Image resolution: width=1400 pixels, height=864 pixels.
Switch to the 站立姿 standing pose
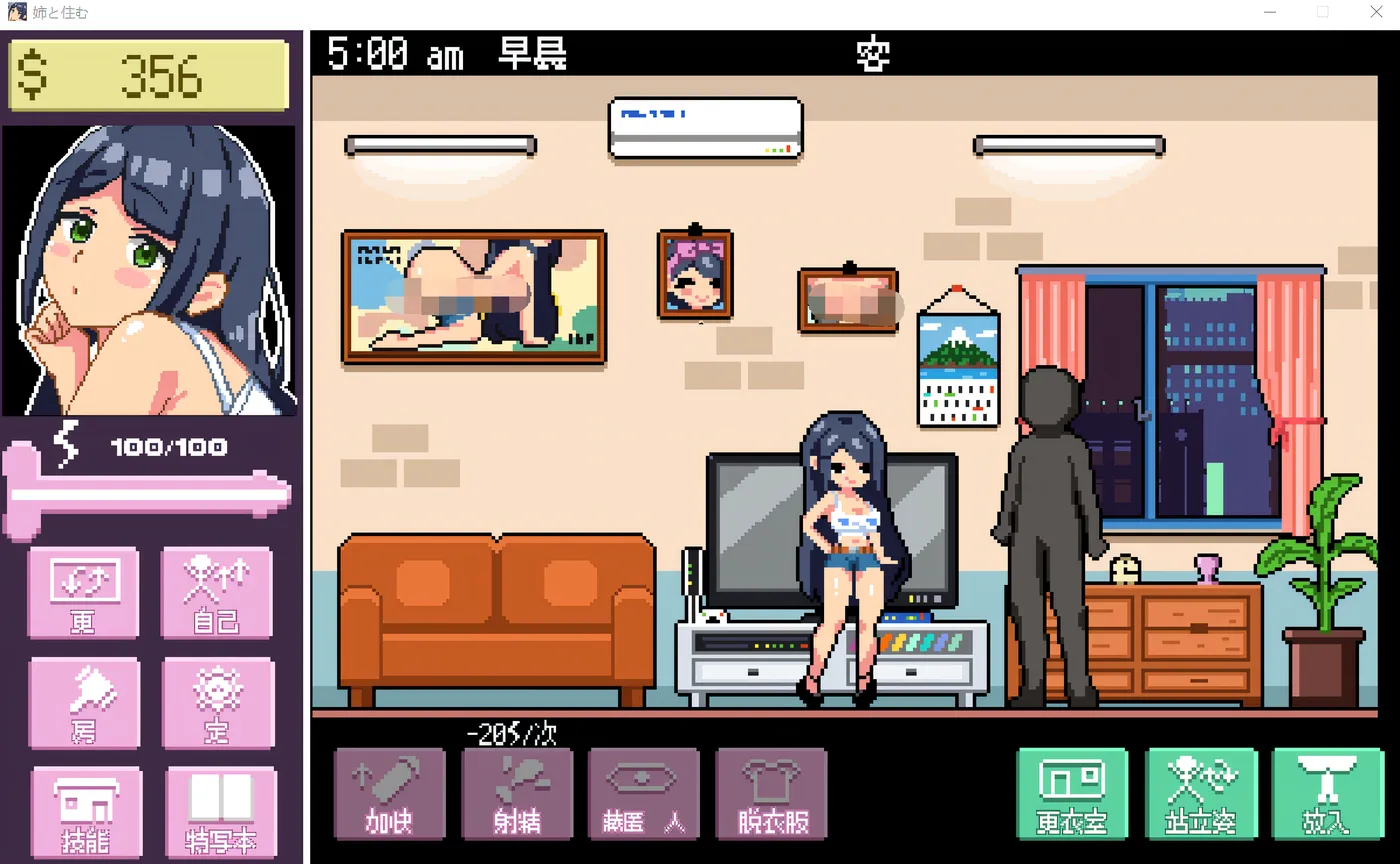pyautogui.click(x=1200, y=794)
